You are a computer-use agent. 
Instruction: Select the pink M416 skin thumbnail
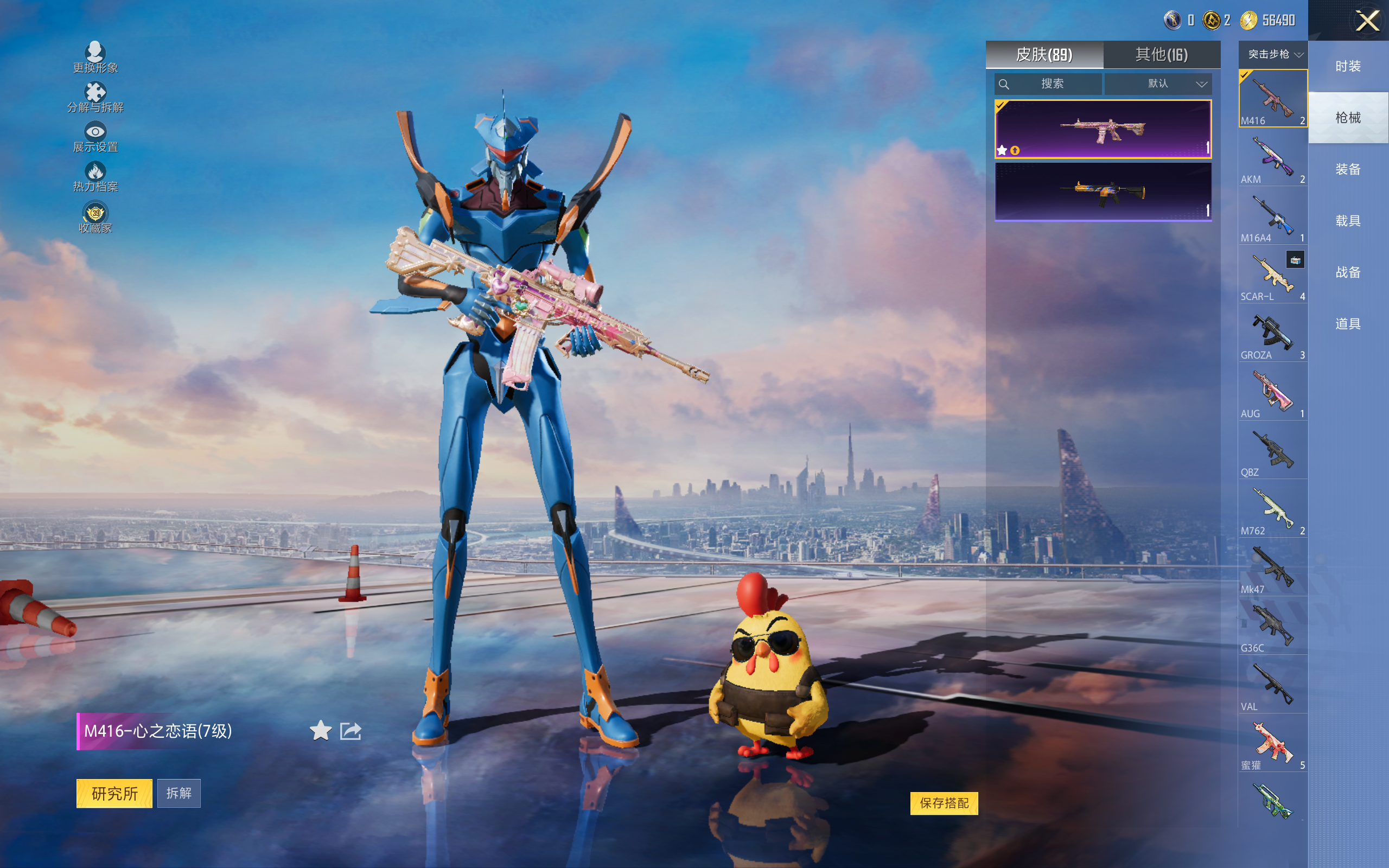1103,129
